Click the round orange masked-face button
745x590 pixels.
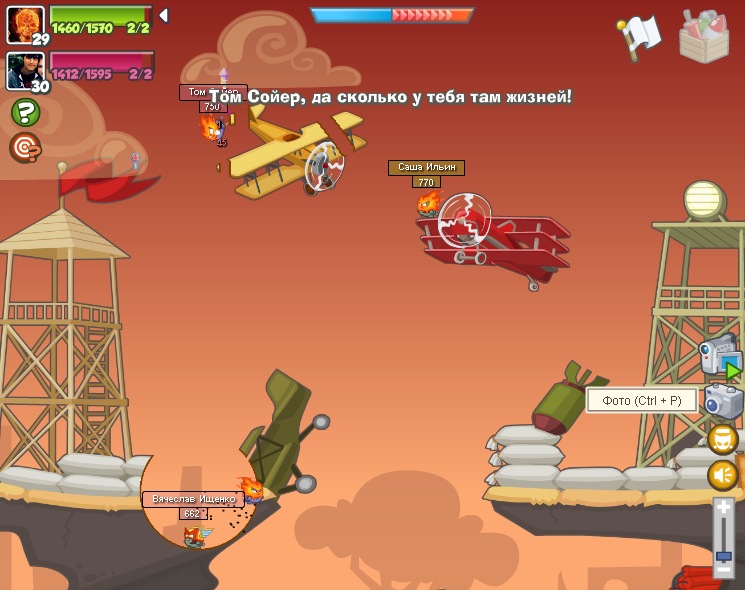coord(723,439)
